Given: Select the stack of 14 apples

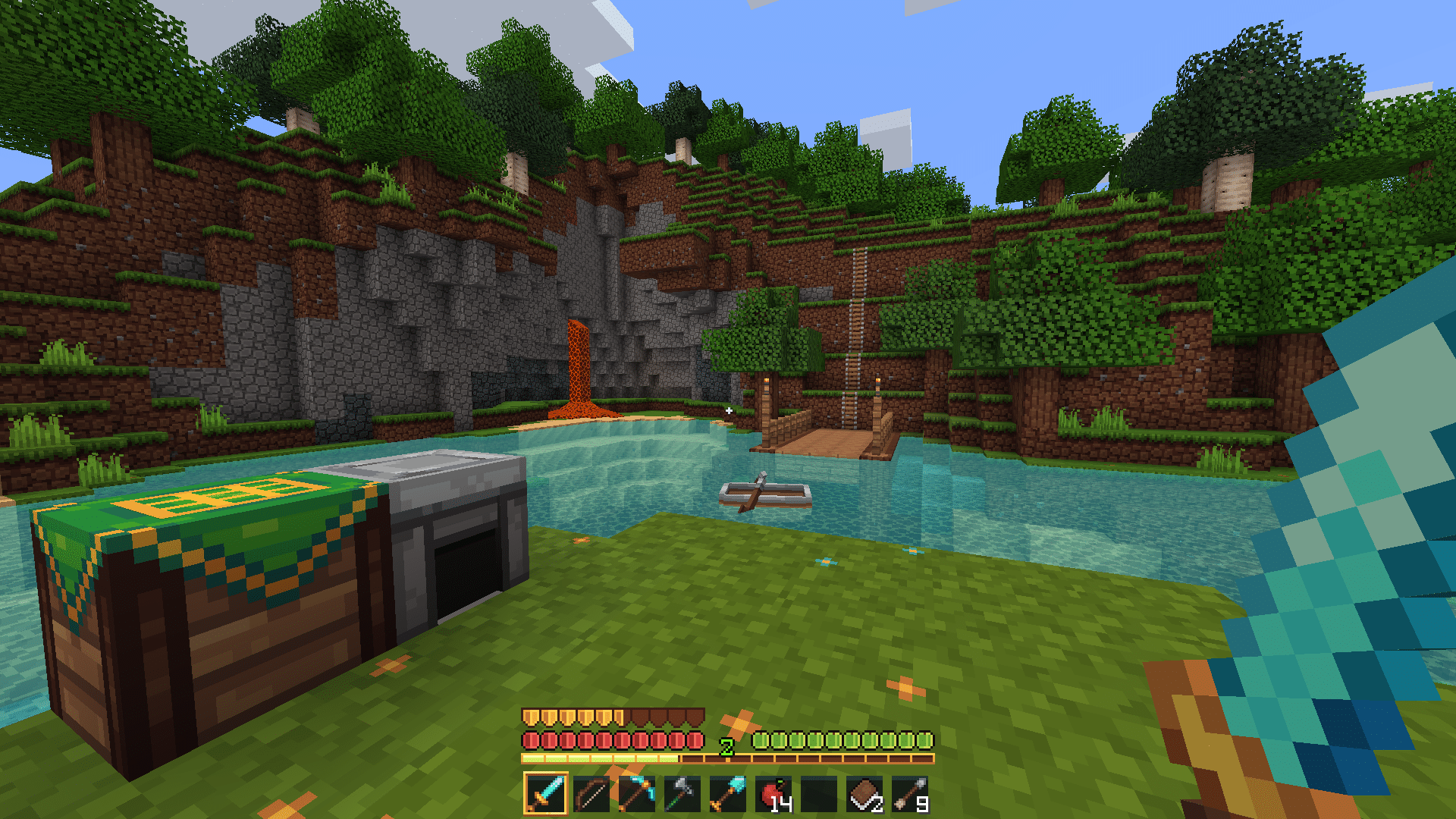Looking at the screenshot, I should tap(773, 794).
